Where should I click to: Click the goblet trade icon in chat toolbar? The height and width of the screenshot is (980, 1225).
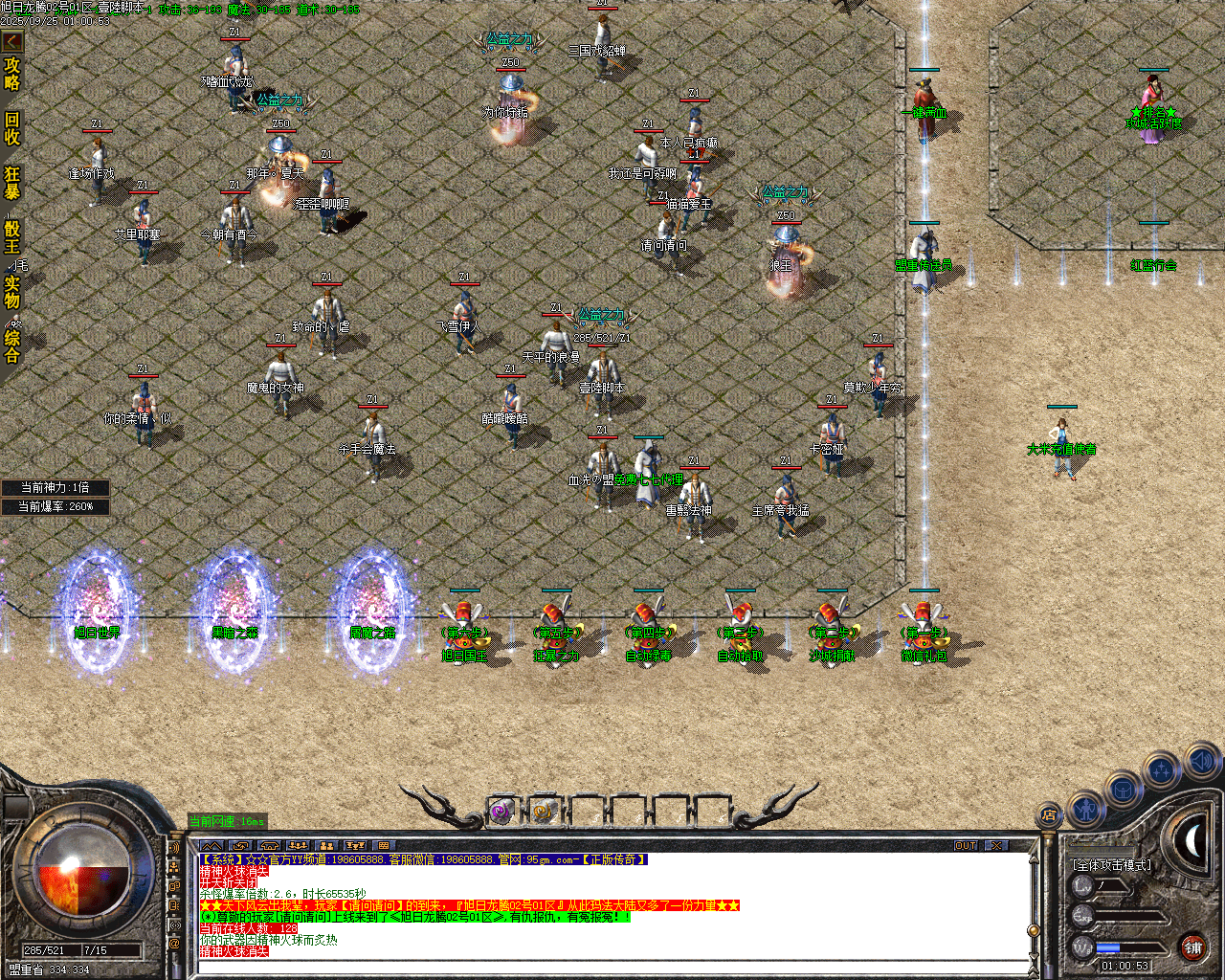355,846
